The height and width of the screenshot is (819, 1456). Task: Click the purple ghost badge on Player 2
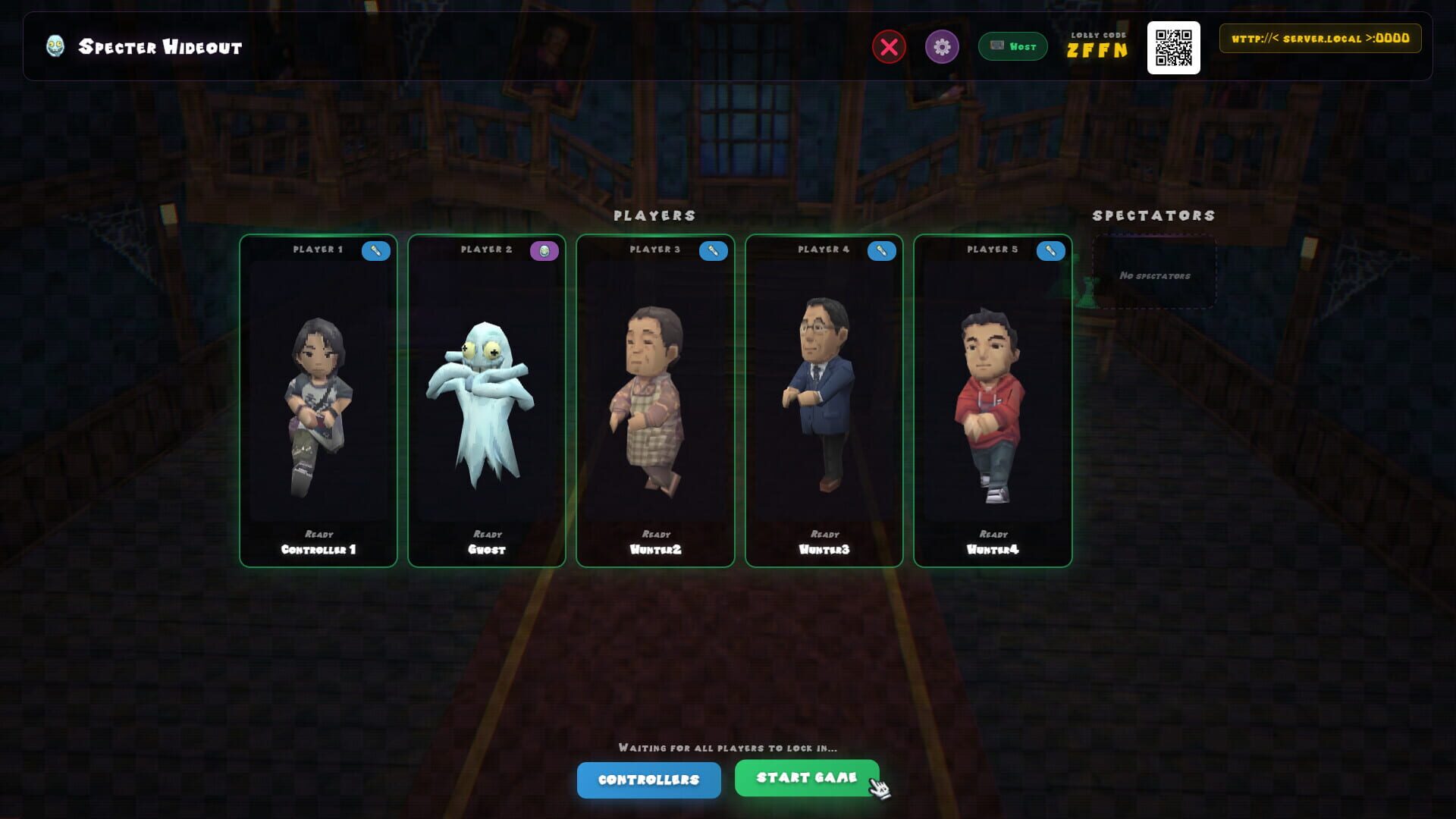coord(544,249)
